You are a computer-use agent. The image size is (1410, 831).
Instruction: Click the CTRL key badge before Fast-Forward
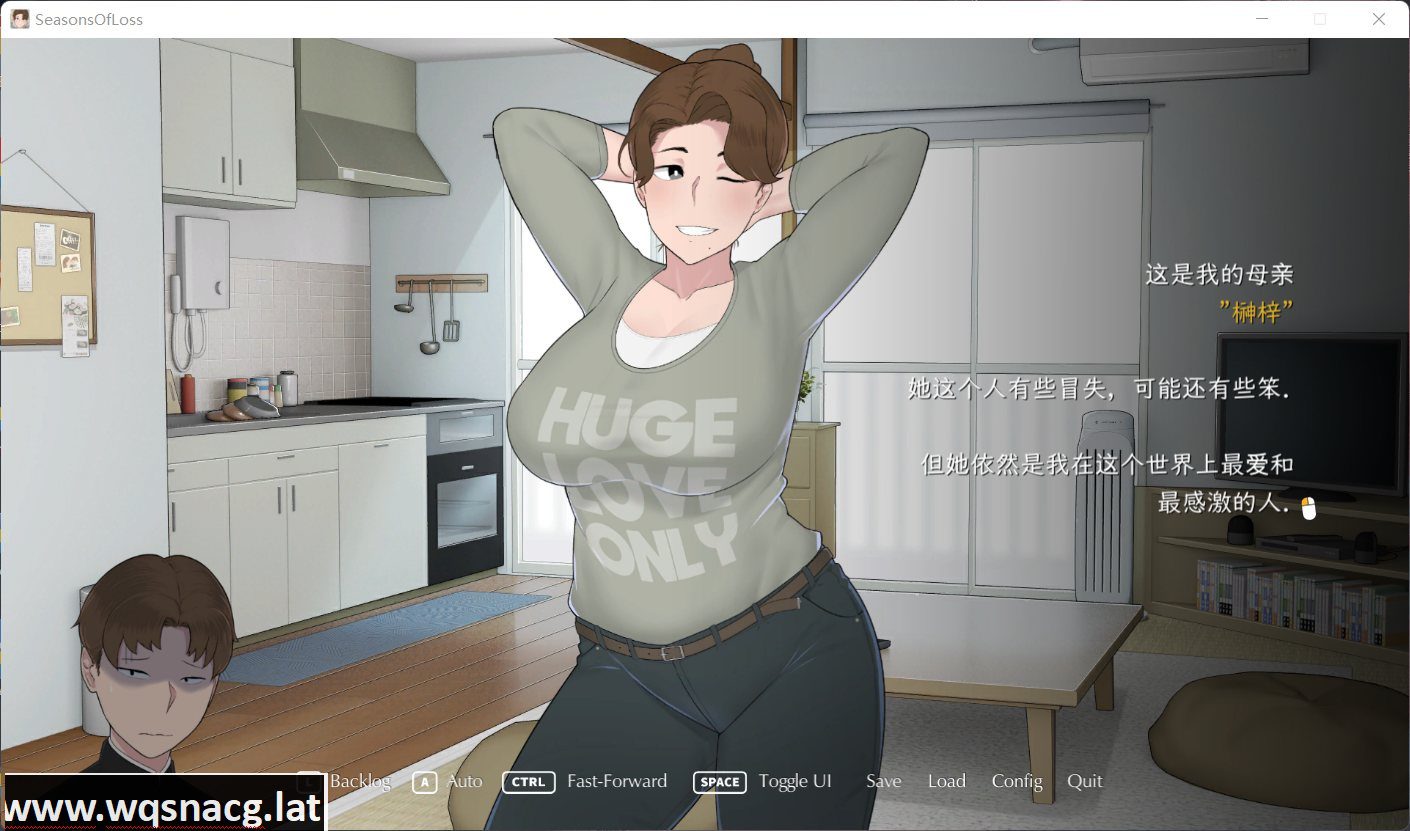528,782
